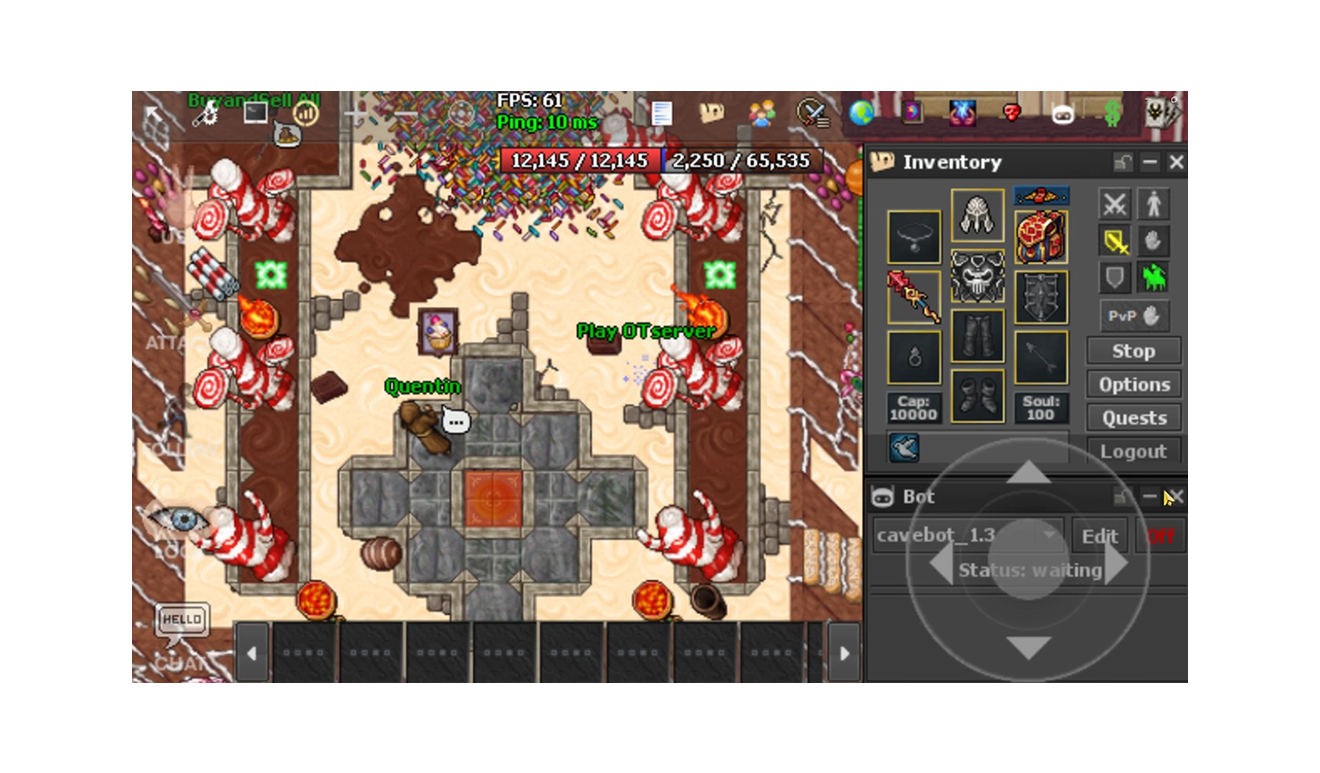Minimize the Inventory panel
Screen dimensions: 1320x773
[x=1150, y=162]
